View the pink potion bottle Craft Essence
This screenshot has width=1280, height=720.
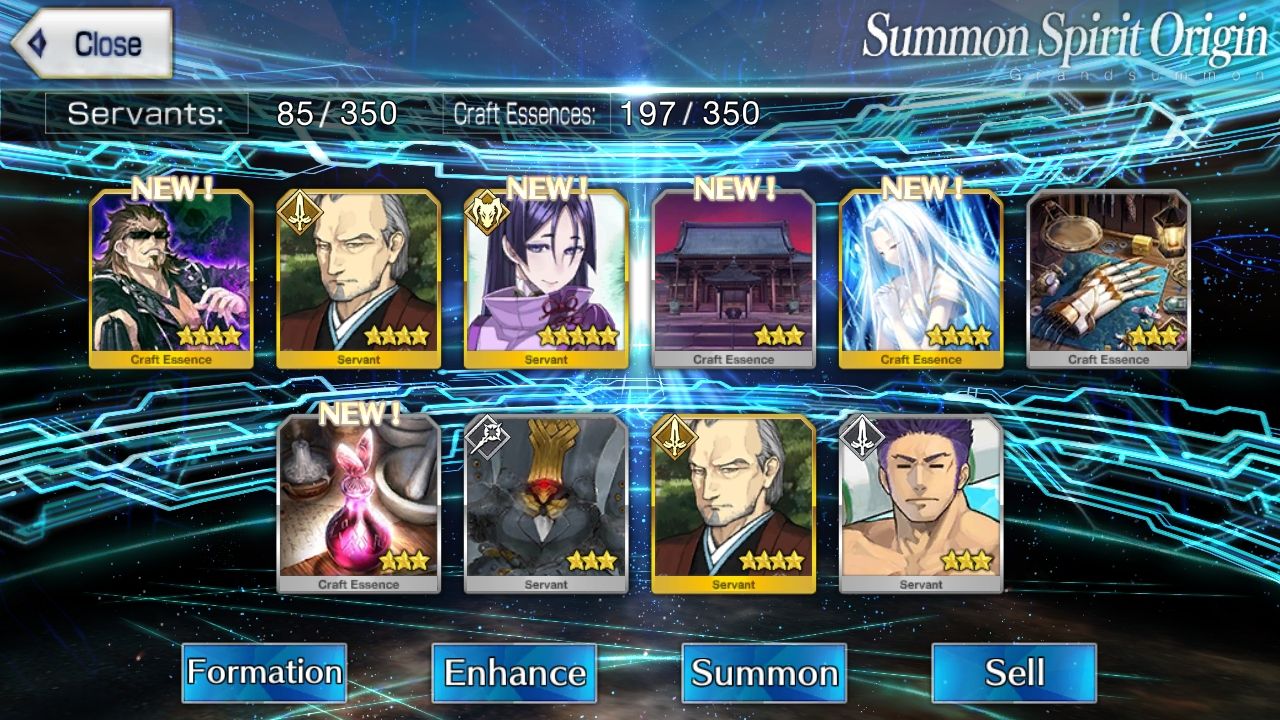(x=359, y=503)
